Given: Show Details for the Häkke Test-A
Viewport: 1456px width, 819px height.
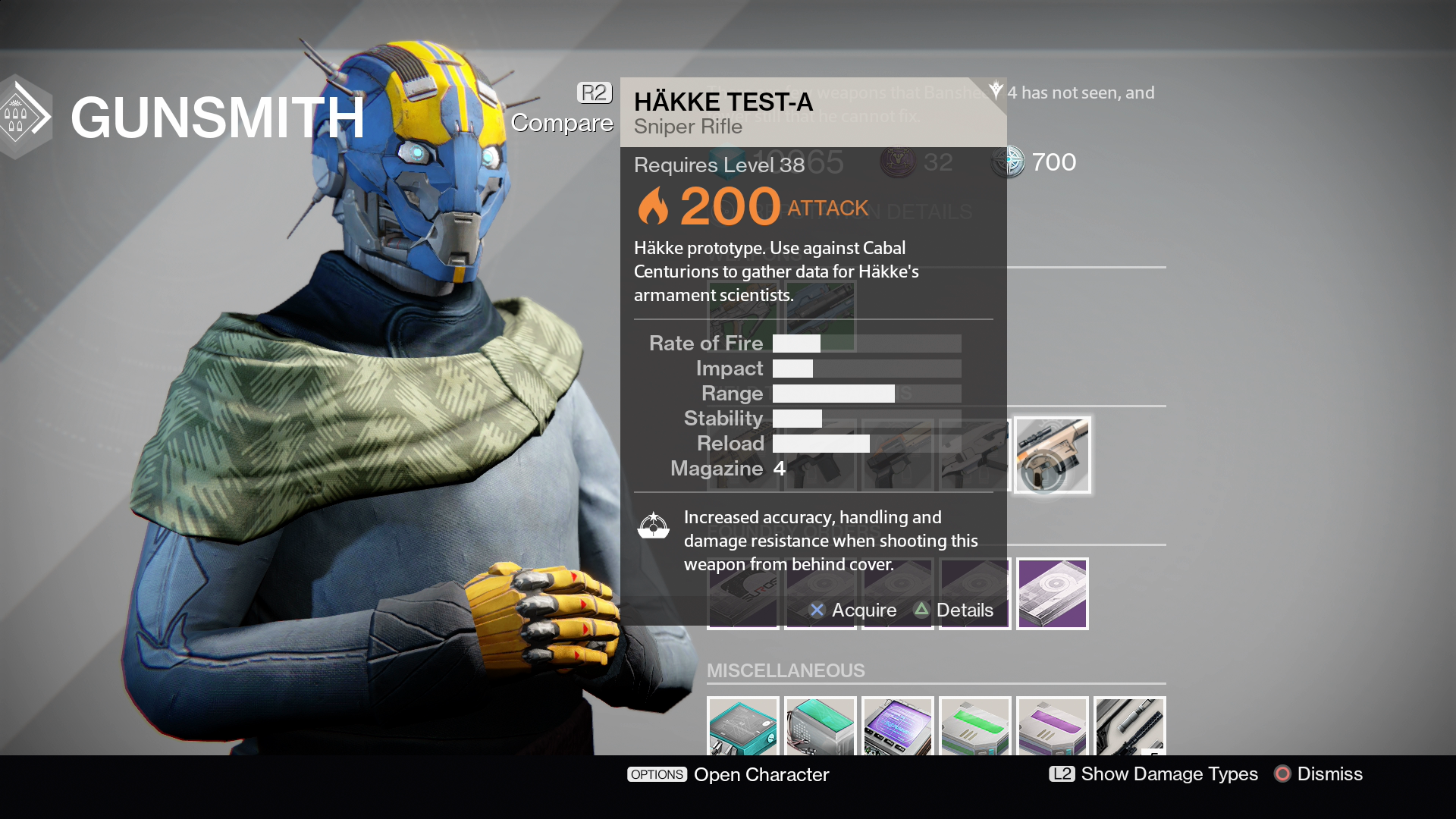Looking at the screenshot, I should (954, 610).
